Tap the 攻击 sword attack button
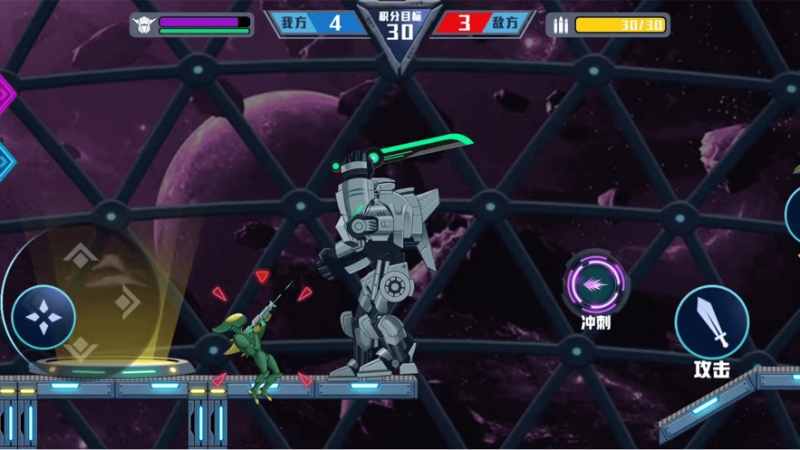This screenshot has height=450, width=800. [711, 323]
